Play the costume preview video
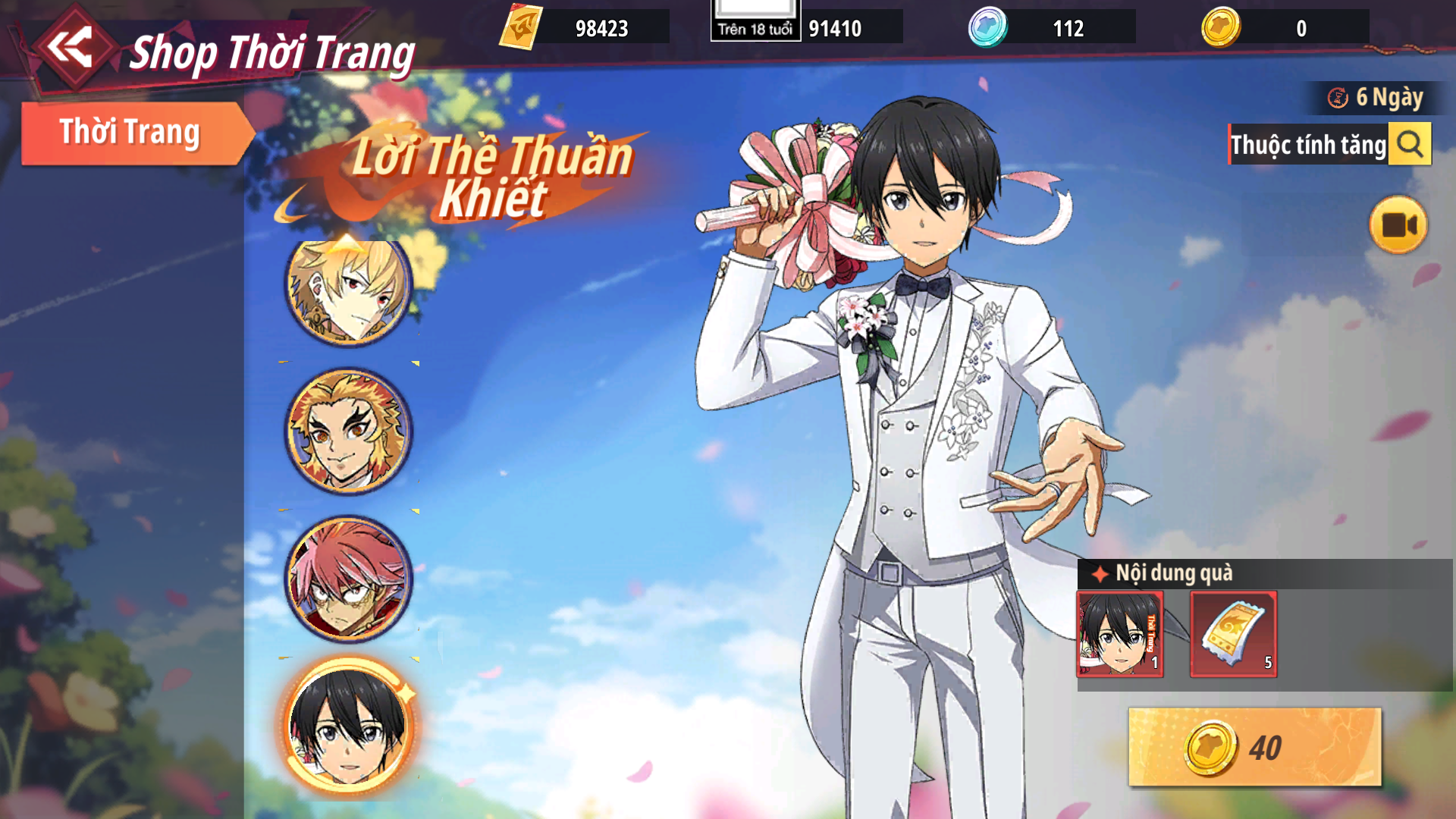This screenshot has width=1456, height=819. click(x=1398, y=225)
